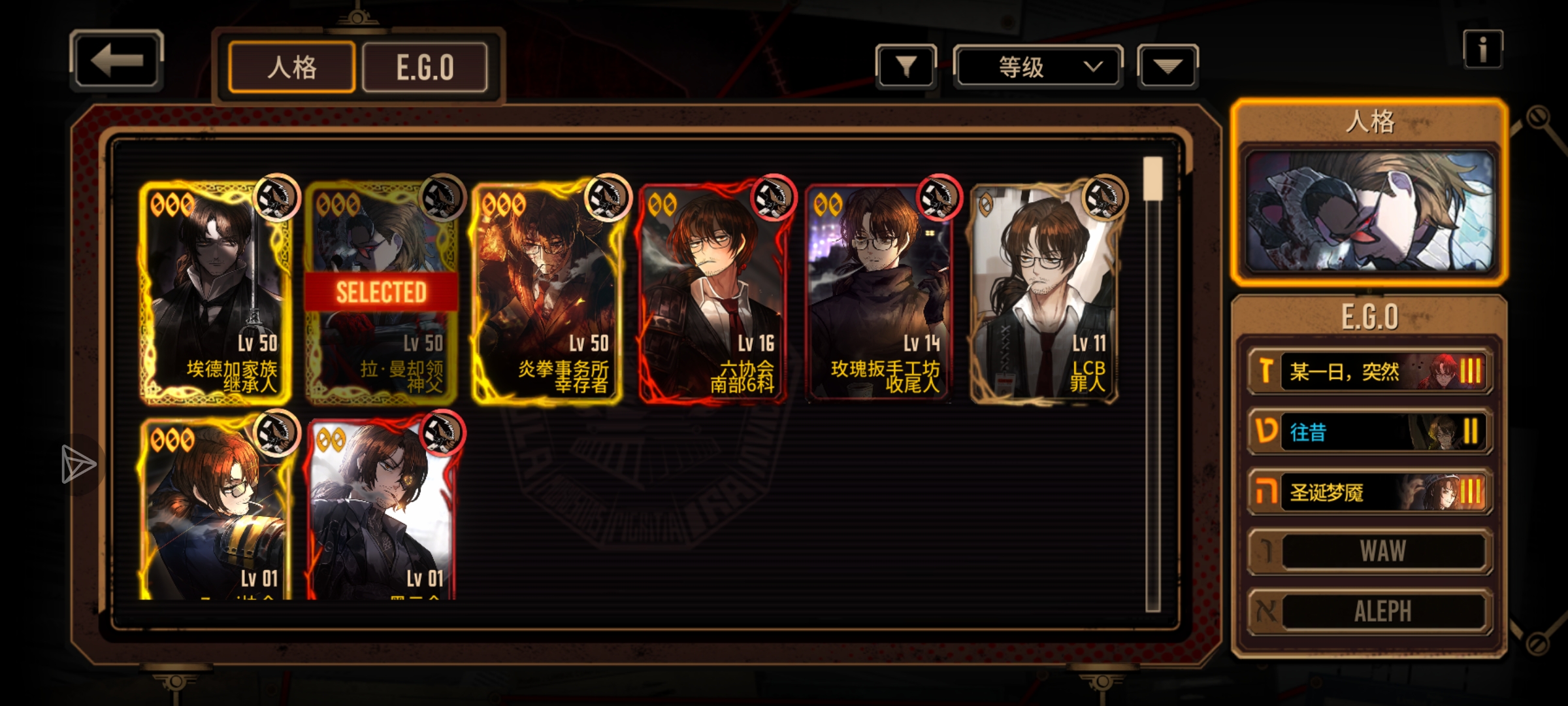Switch to the E.G.O tab

tap(425, 67)
